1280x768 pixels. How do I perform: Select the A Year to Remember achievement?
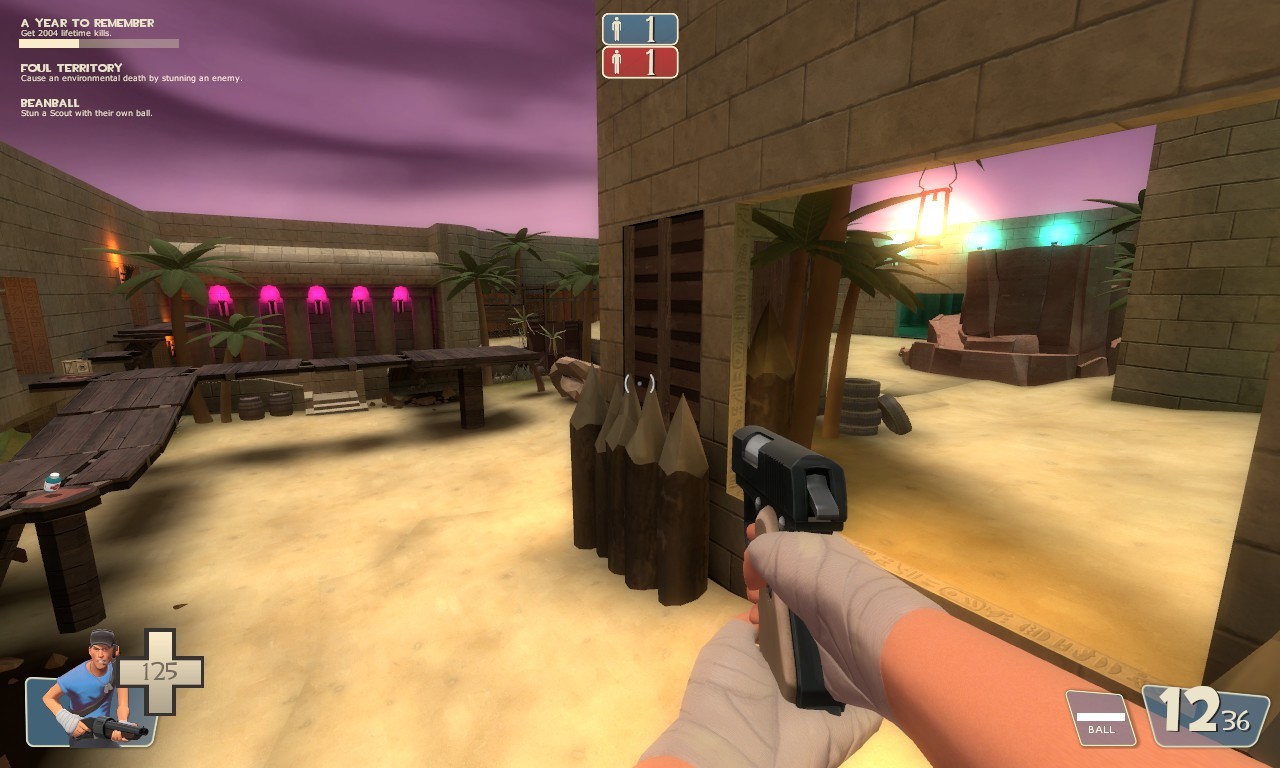point(88,23)
